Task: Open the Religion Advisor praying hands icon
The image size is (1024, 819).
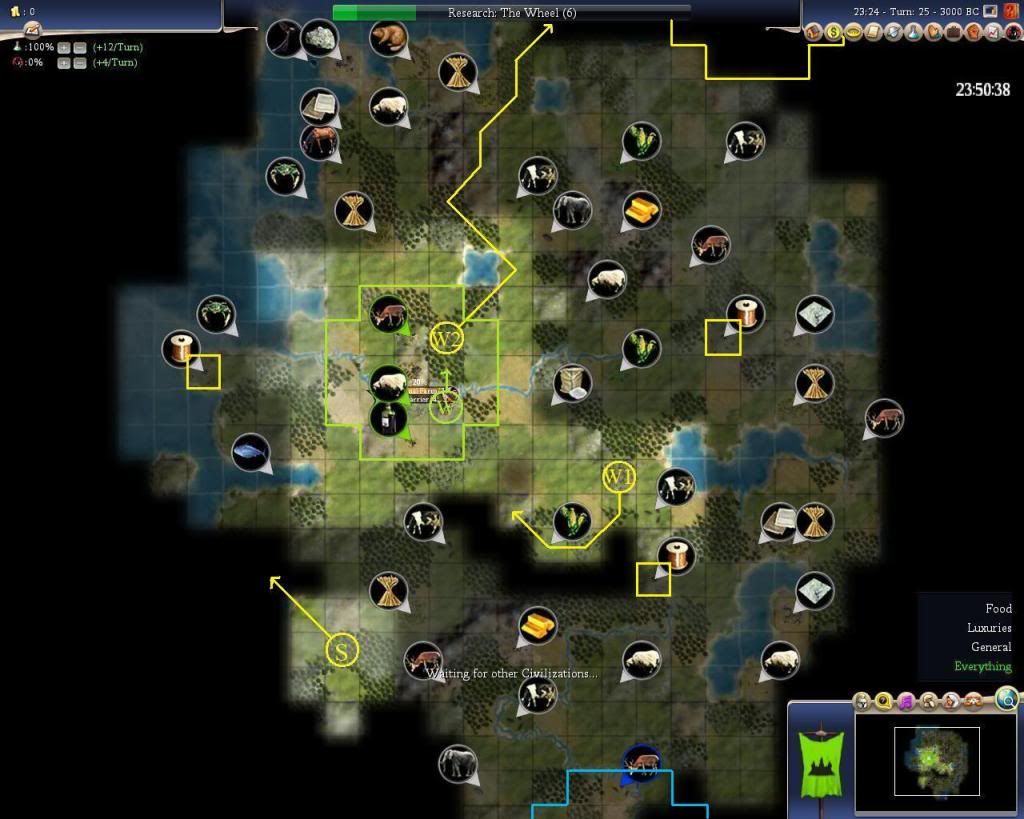Action: click(x=933, y=33)
